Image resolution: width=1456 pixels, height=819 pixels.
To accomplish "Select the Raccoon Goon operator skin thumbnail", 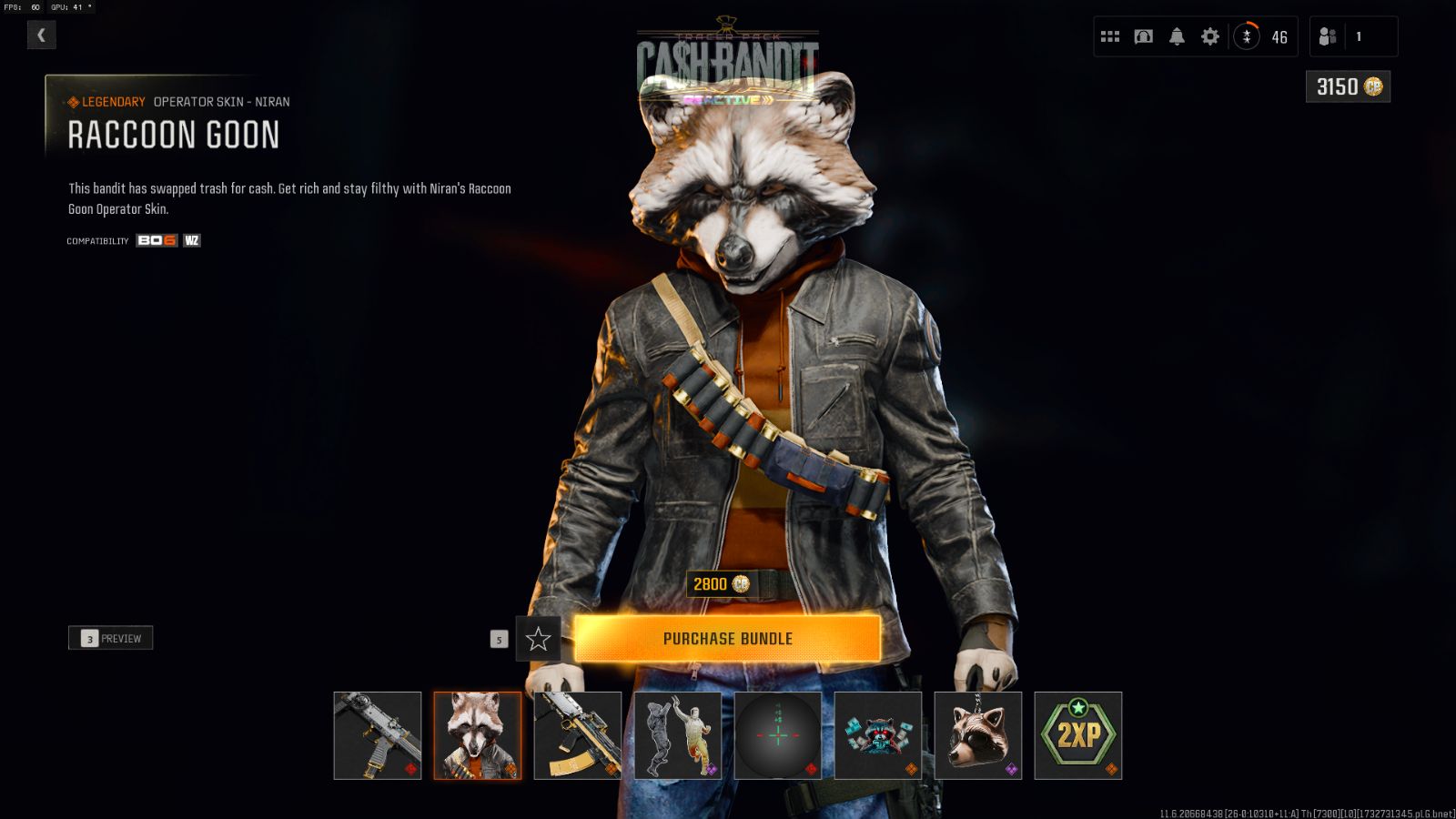I will [478, 735].
